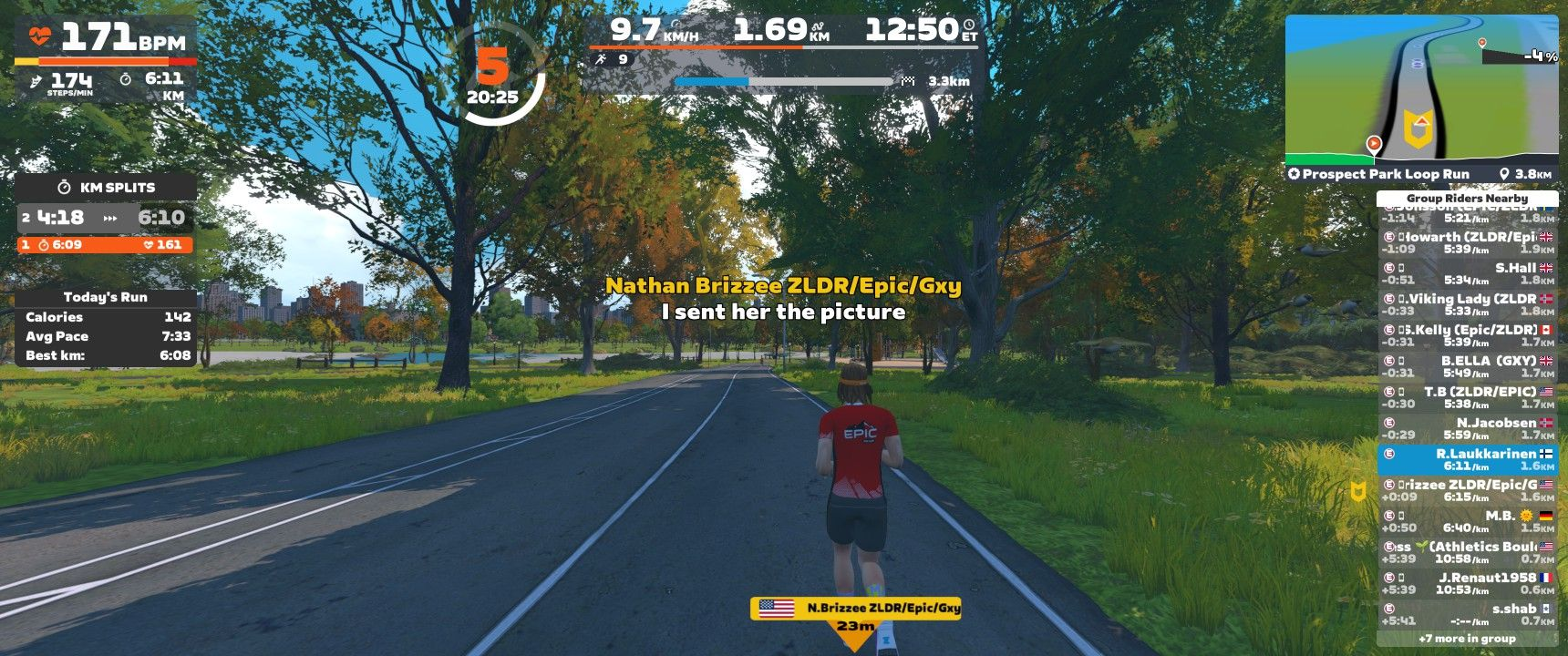Expand the '+7 more in group' entry
Image resolution: width=1568 pixels, height=656 pixels.
point(1466,639)
